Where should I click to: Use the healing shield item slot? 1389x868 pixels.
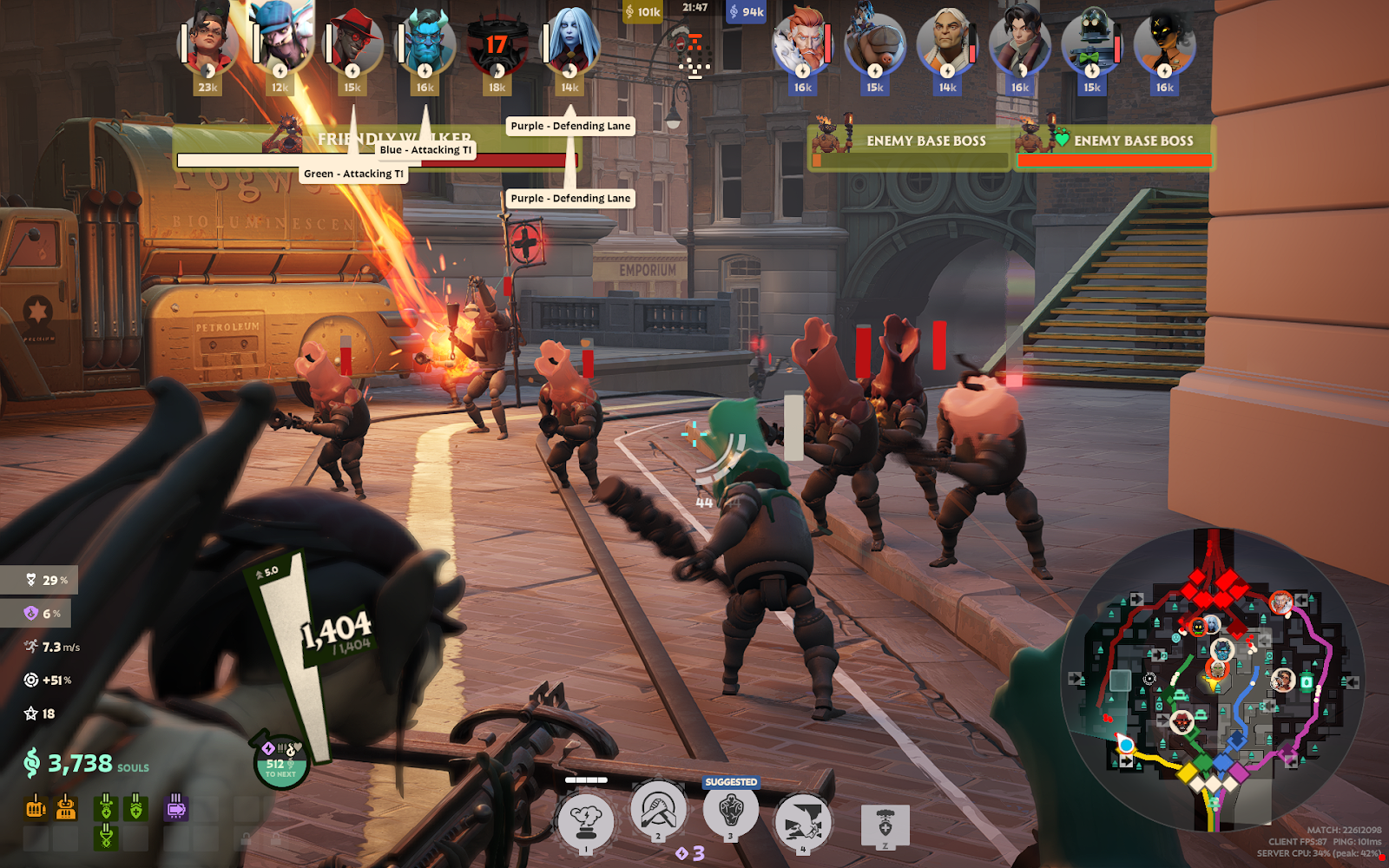885,825
